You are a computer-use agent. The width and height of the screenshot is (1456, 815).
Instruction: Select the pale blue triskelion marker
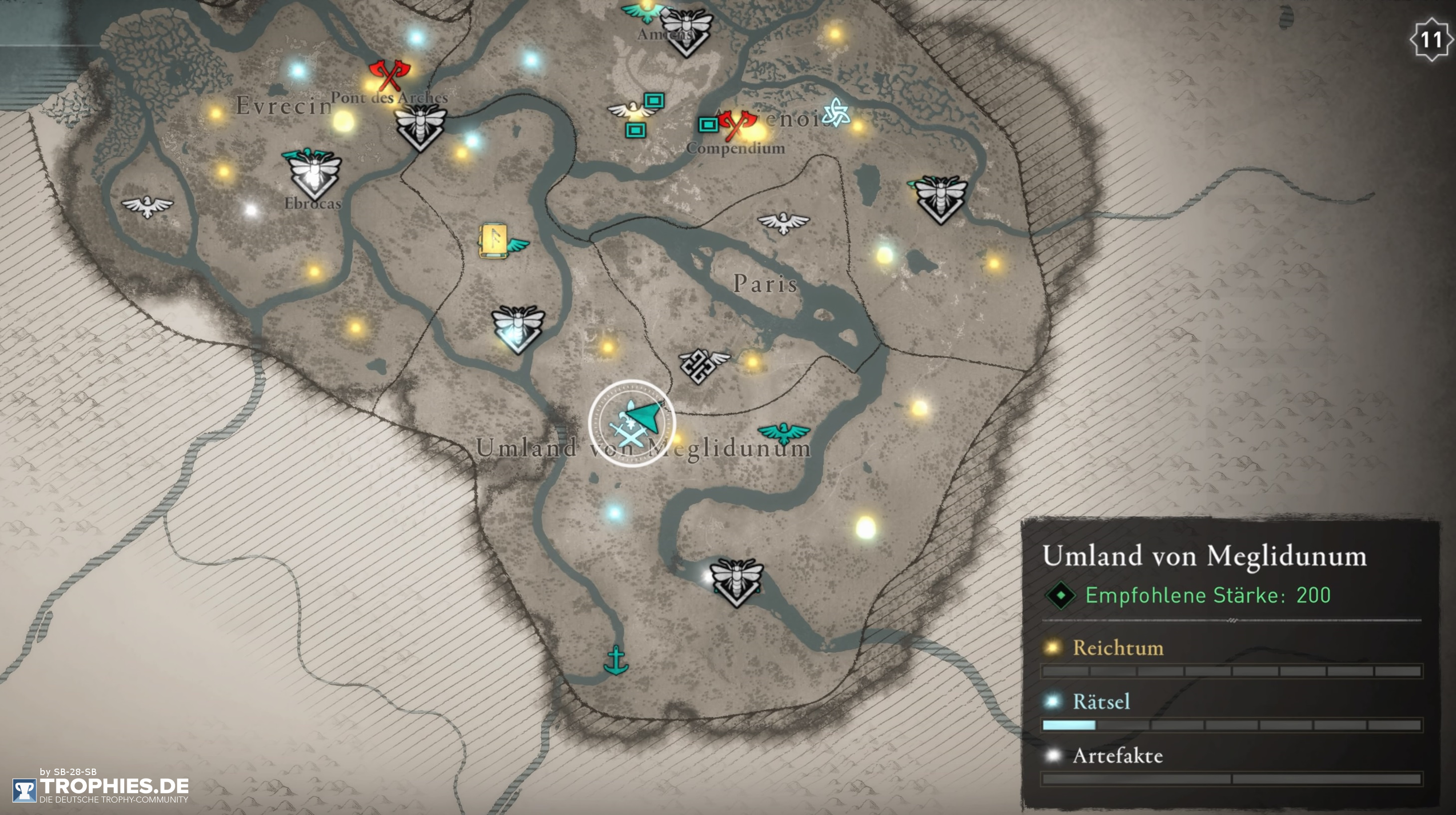tap(836, 112)
